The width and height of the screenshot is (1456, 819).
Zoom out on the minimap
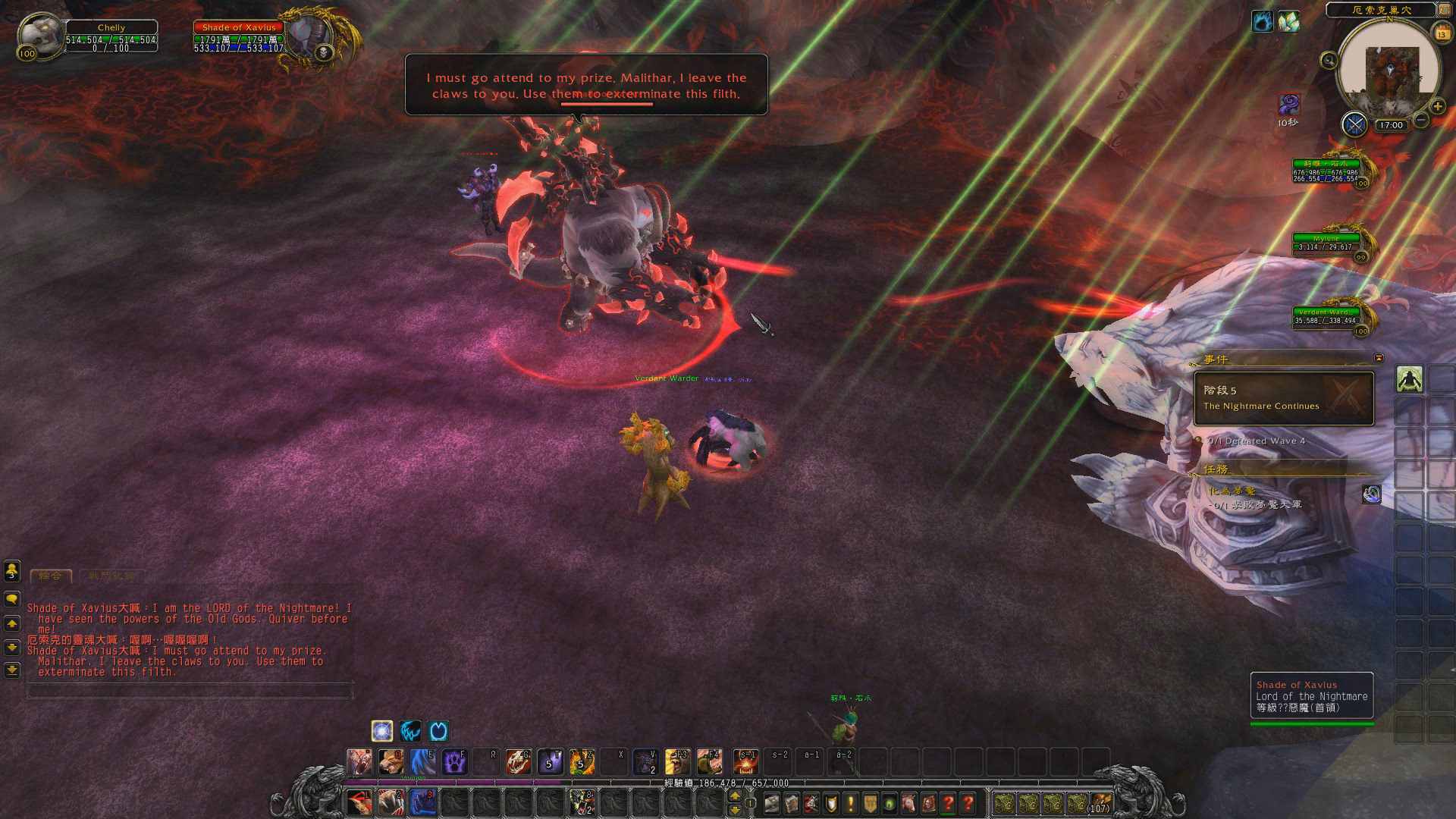[1421, 120]
